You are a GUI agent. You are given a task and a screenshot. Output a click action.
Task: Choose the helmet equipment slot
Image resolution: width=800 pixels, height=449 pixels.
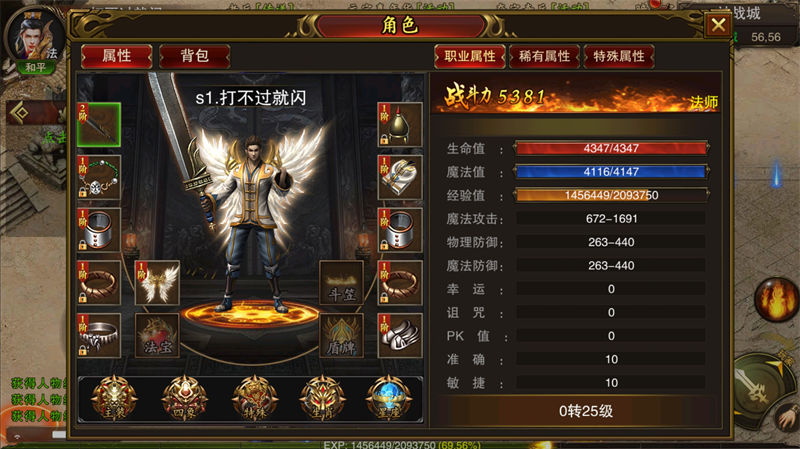[400, 124]
